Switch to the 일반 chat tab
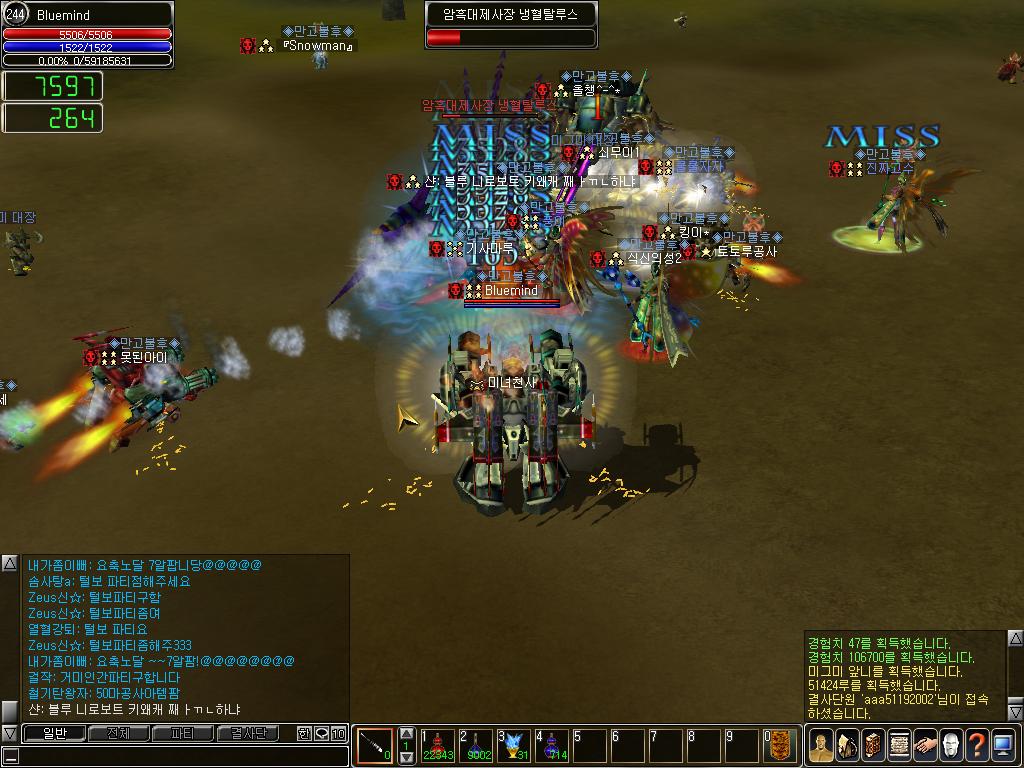This screenshot has height=768, width=1024. pos(54,734)
